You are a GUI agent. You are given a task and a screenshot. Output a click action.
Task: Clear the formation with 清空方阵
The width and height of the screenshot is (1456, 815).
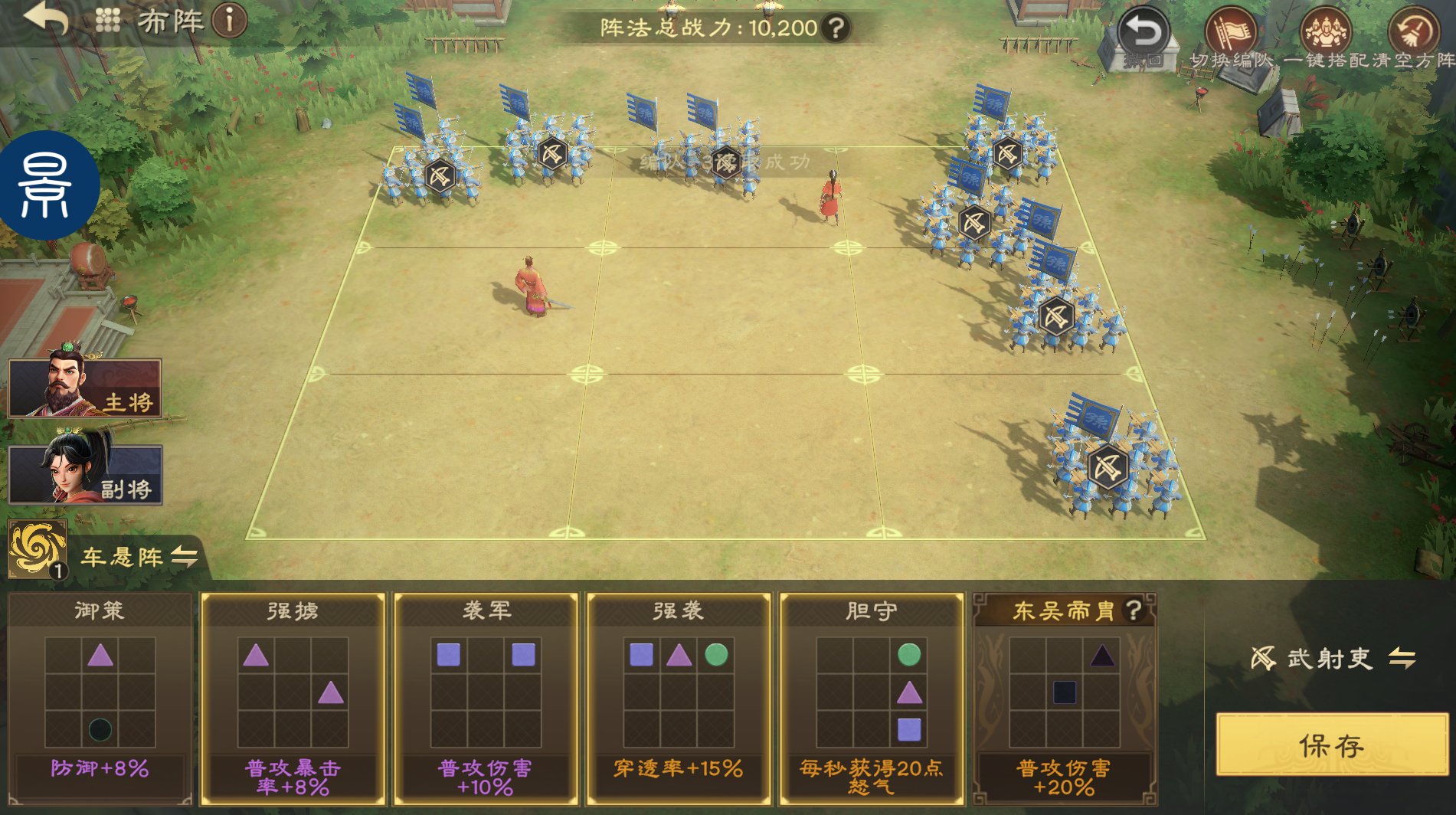(1414, 37)
